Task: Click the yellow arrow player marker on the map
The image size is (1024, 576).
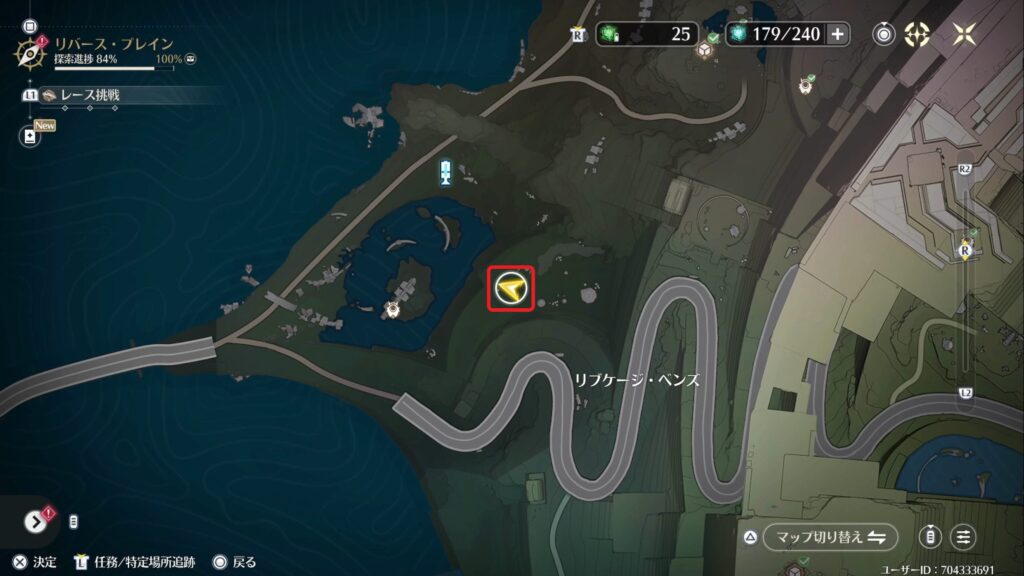Action: coord(511,290)
